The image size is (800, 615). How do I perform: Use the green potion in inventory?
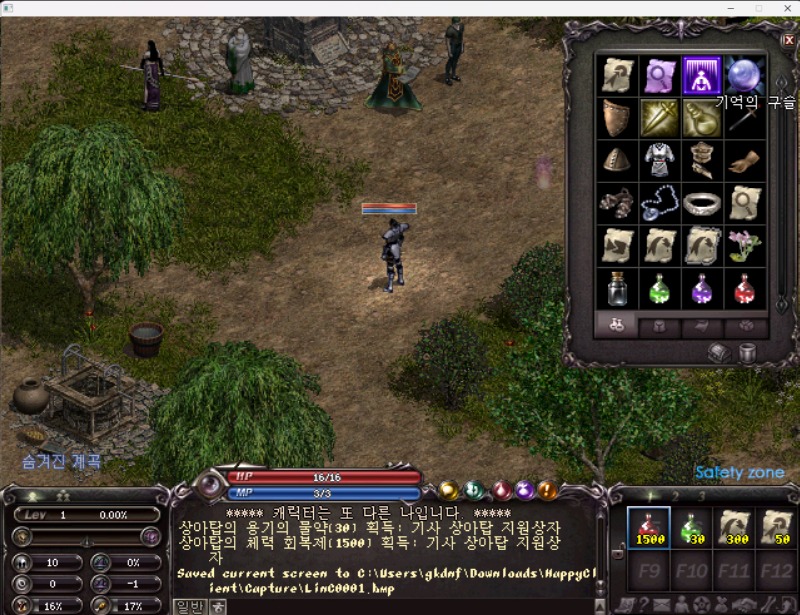pos(659,289)
